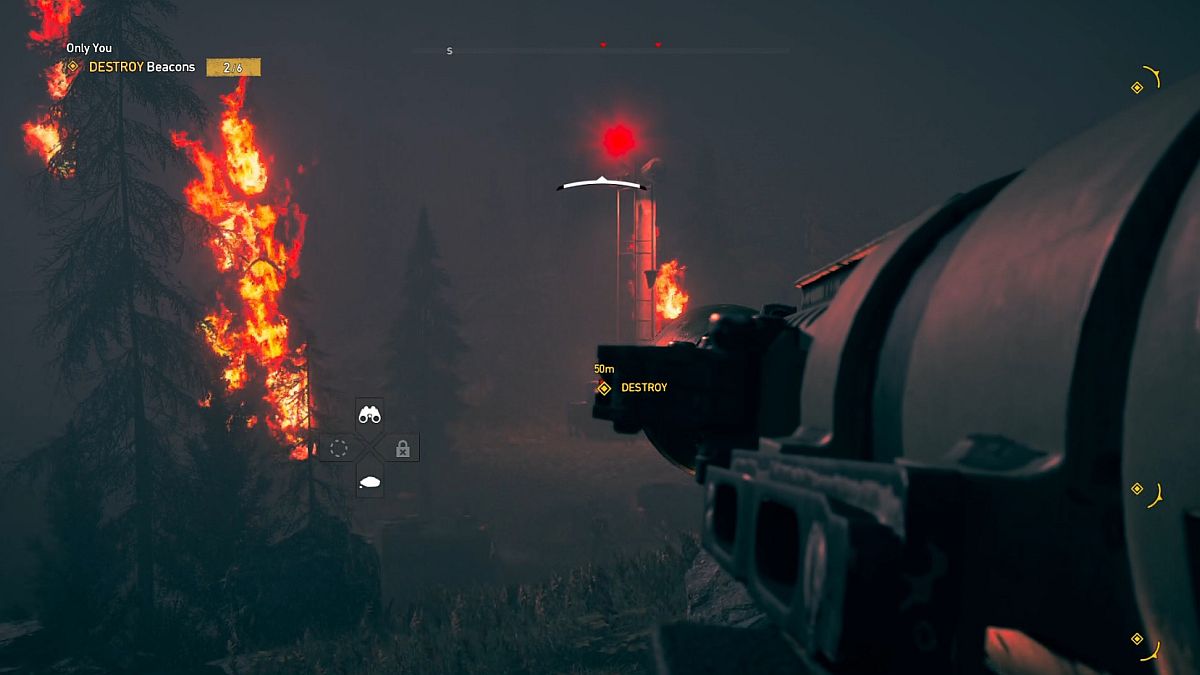Select the binoculars quick slot

coord(370,414)
